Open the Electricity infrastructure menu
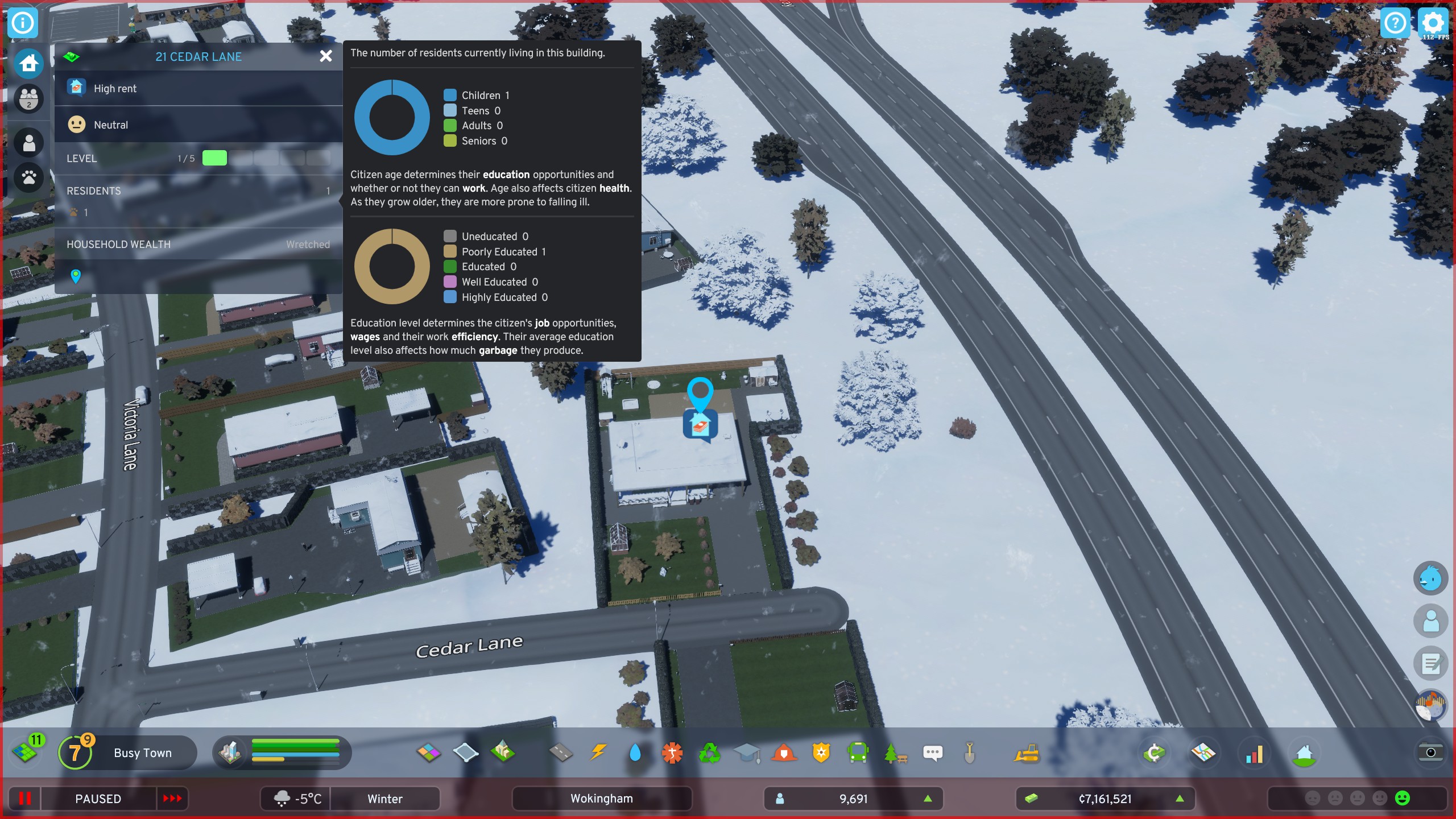The width and height of the screenshot is (1456, 819). click(x=599, y=752)
